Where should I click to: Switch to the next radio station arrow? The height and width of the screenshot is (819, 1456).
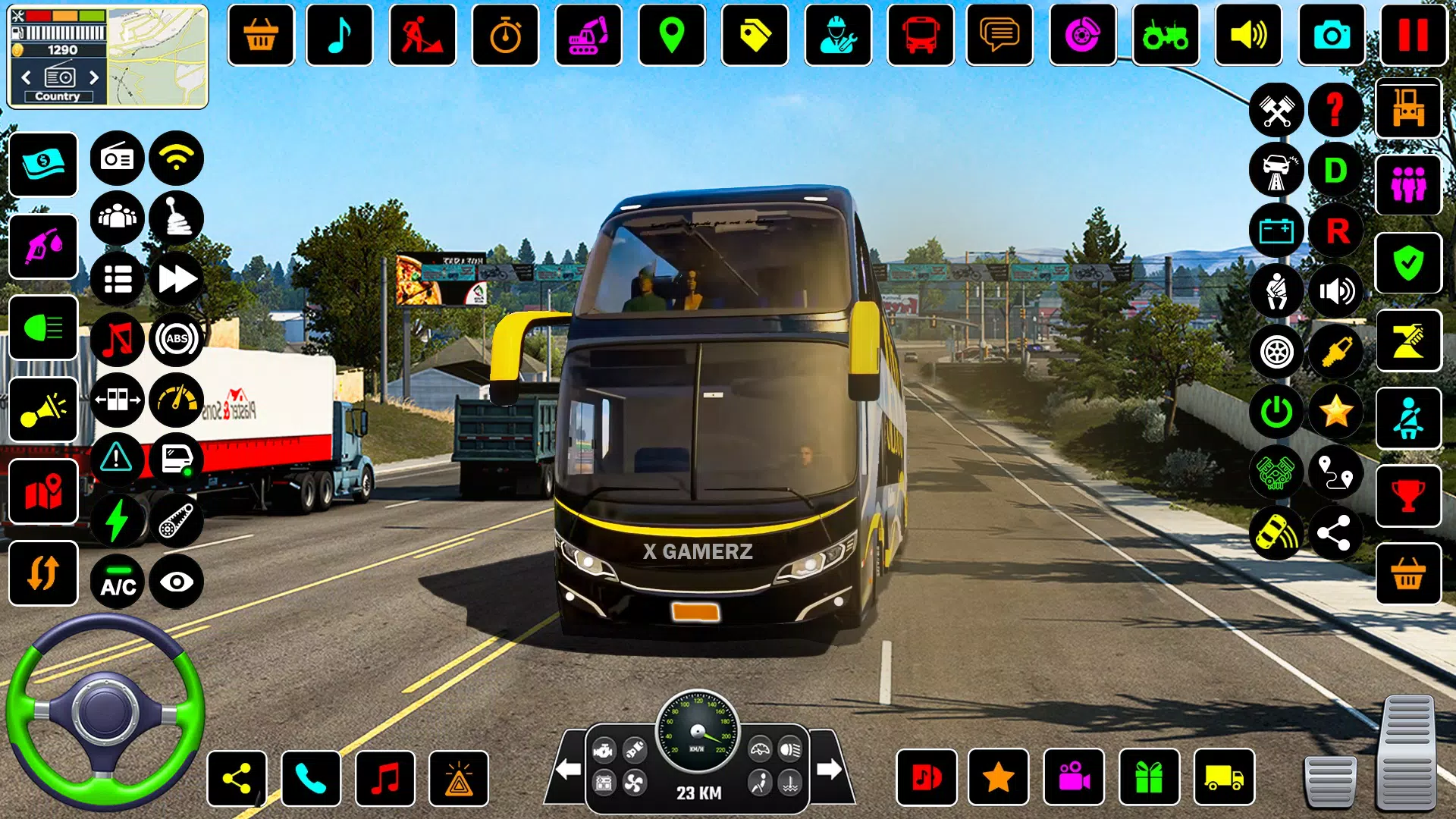94,77
